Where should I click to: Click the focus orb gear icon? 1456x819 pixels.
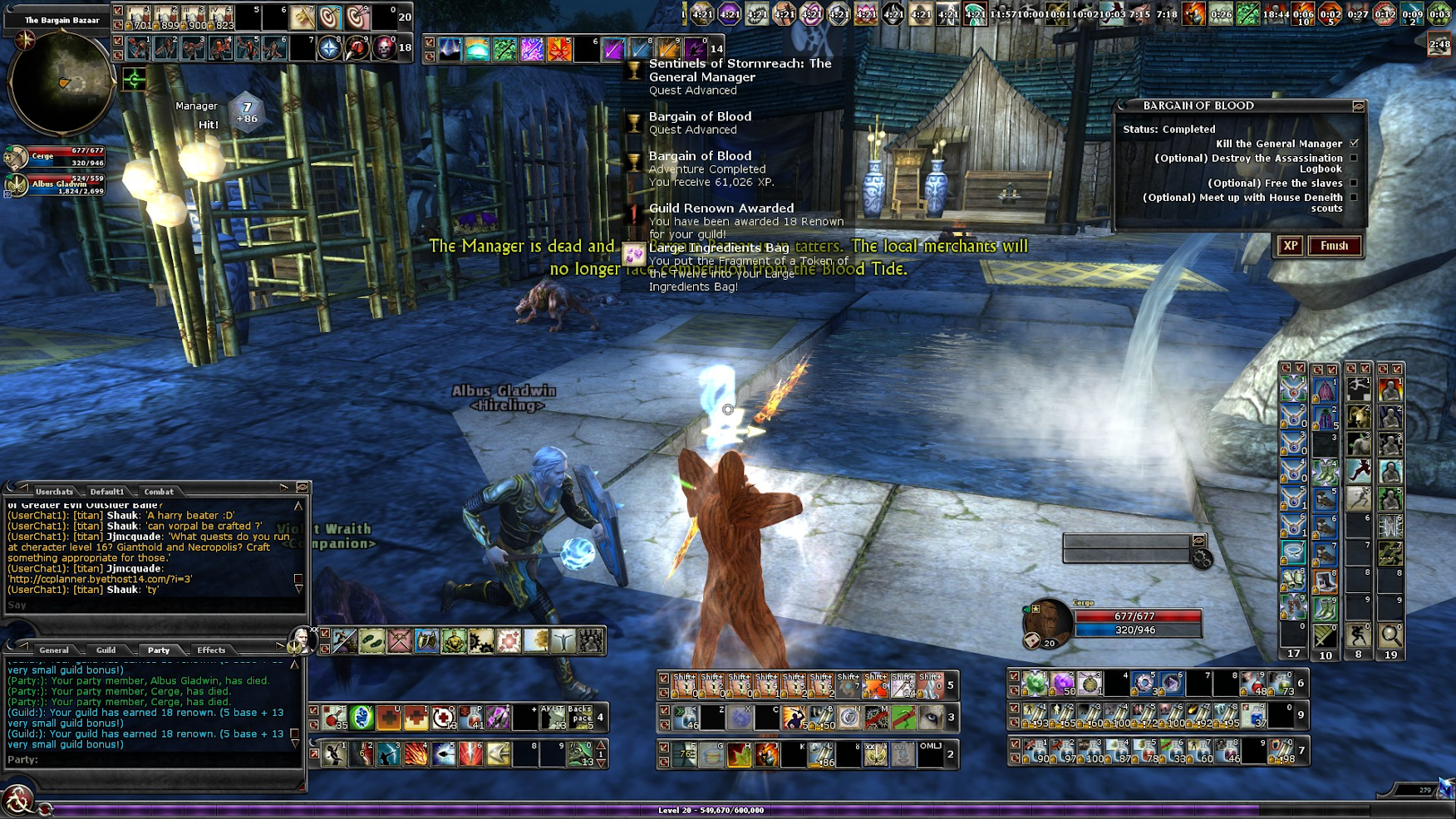point(1202,560)
